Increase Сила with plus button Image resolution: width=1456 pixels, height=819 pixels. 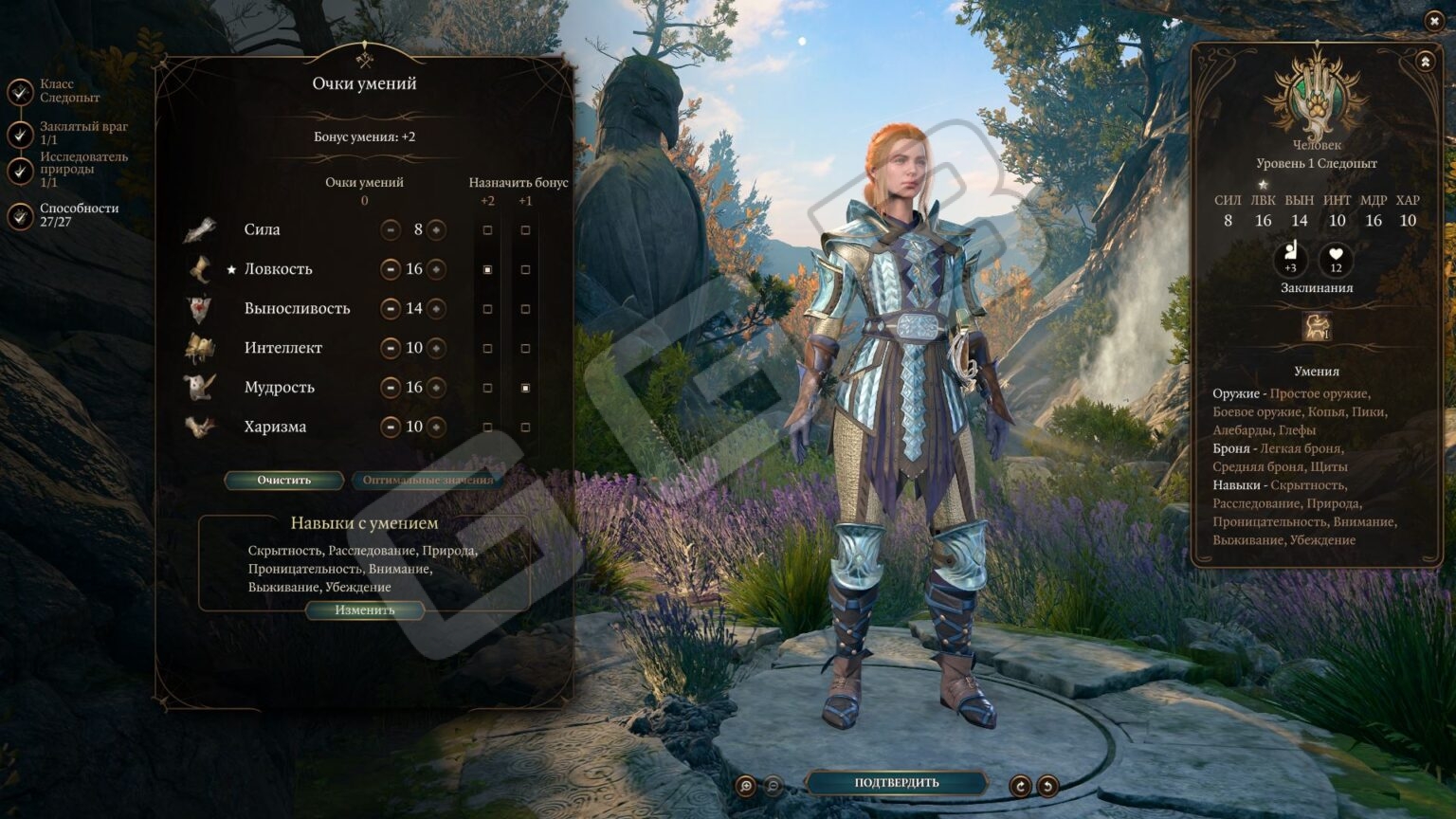[x=436, y=230]
